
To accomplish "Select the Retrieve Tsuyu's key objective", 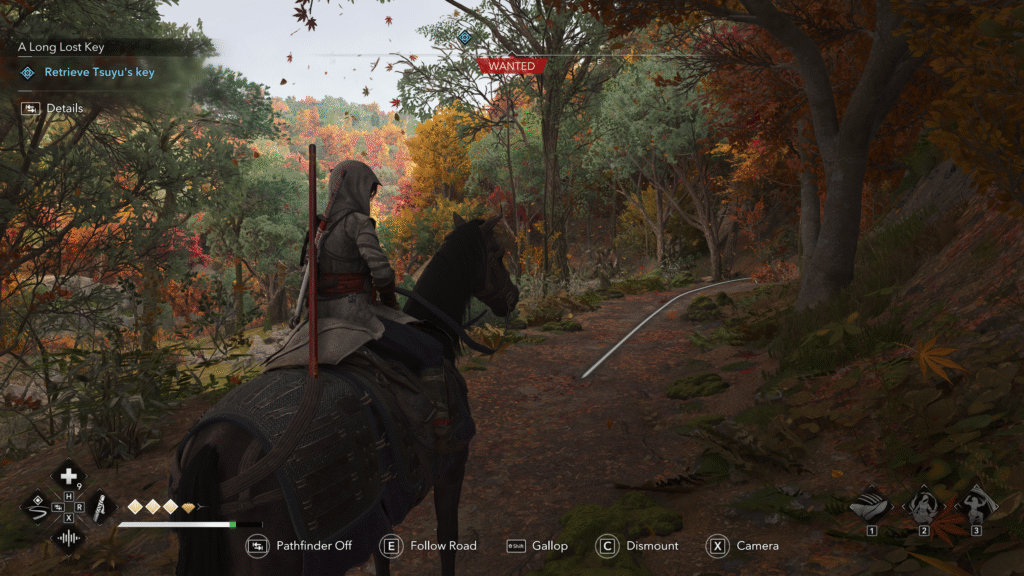I will pos(99,72).
